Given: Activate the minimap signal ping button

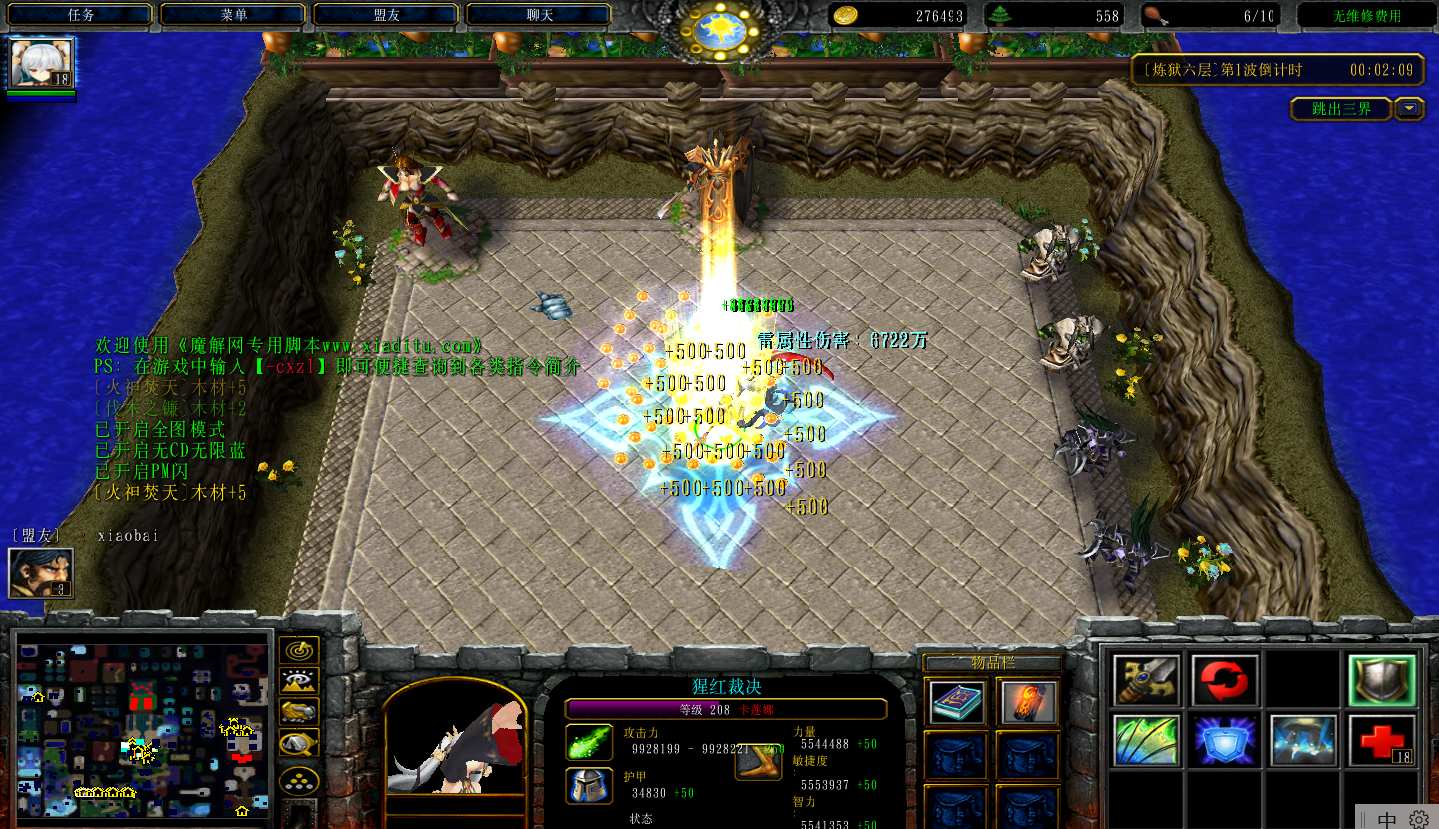Looking at the screenshot, I should (x=299, y=650).
